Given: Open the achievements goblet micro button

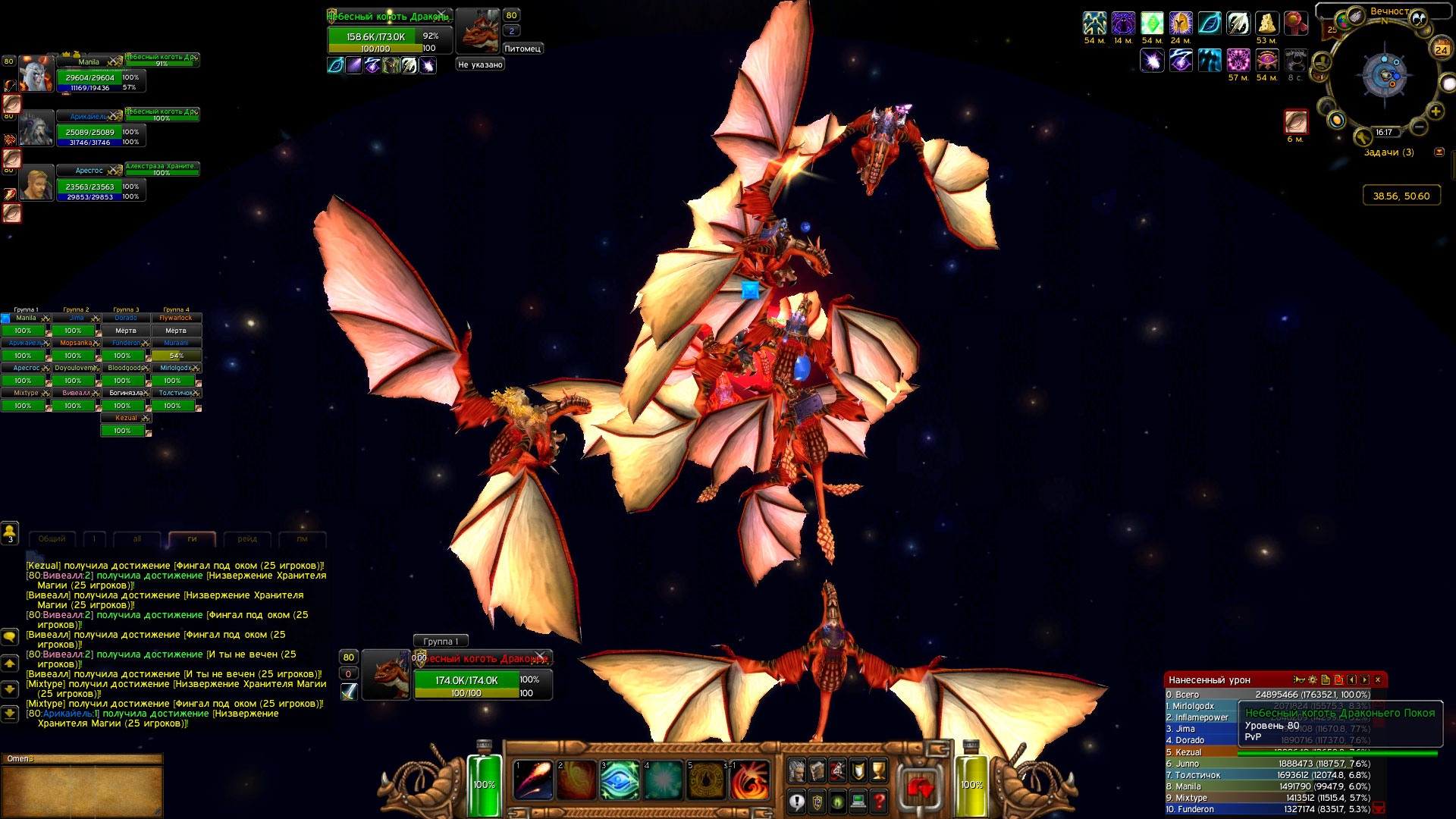Looking at the screenshot, I should [878, 770].
